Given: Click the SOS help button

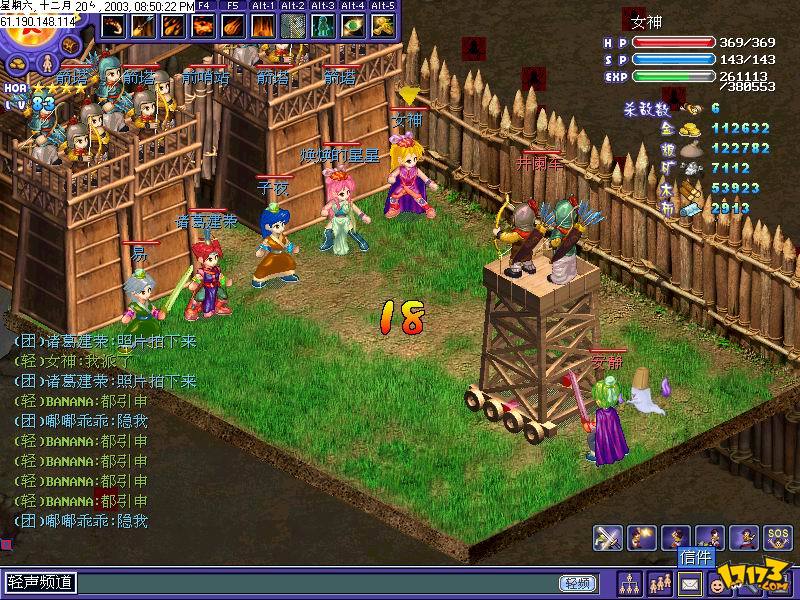Looking at the screenshot, I should (776, 537).
